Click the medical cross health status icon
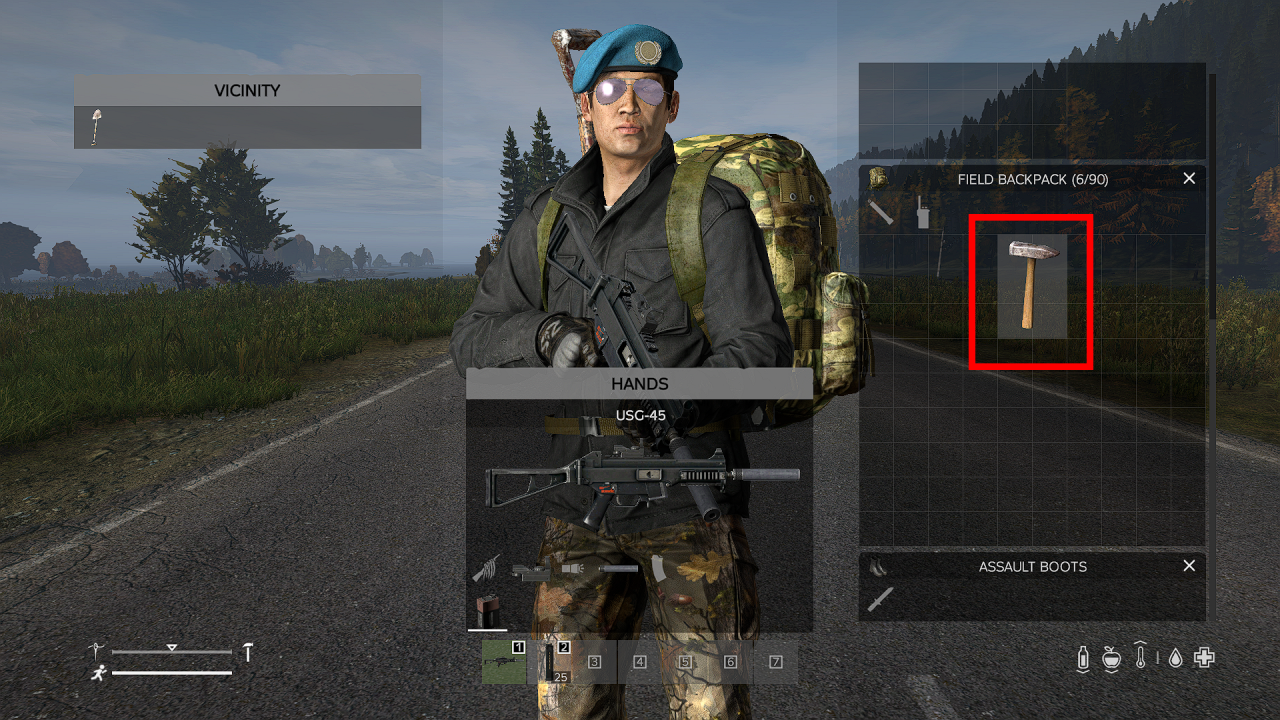1280x720 pixels. 1204,657
